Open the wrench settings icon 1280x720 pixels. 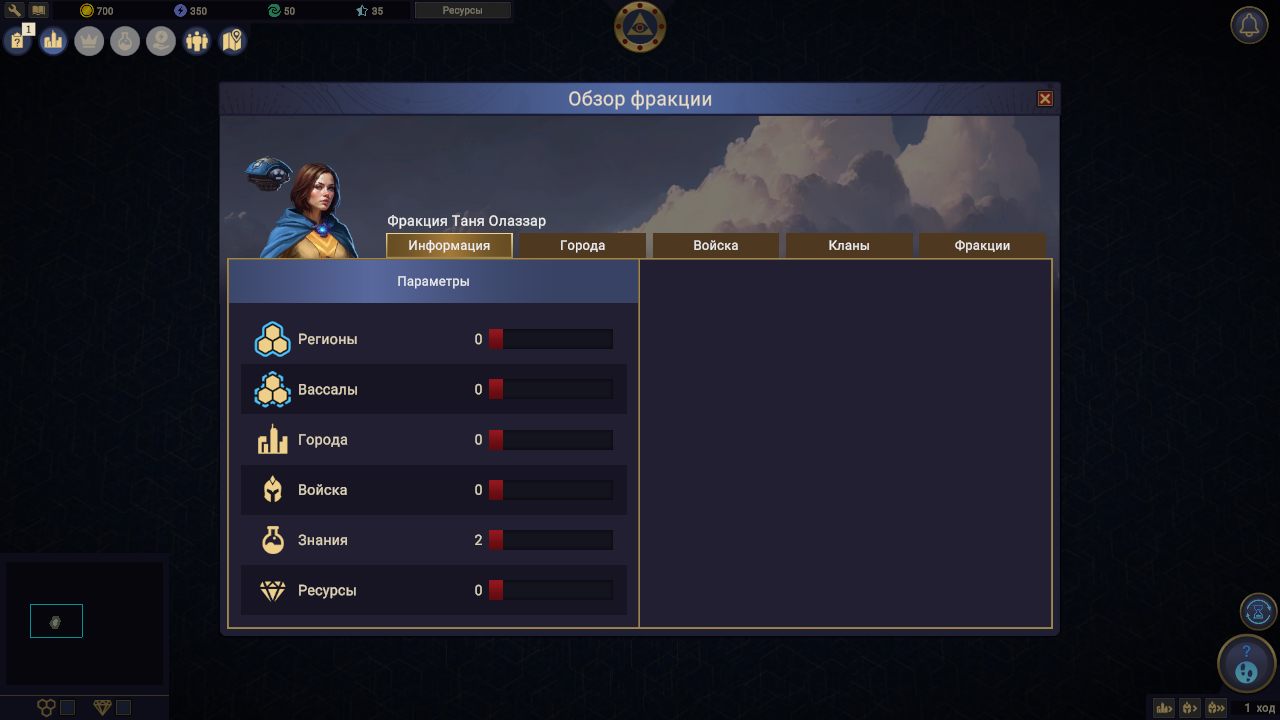coord(15,9)
